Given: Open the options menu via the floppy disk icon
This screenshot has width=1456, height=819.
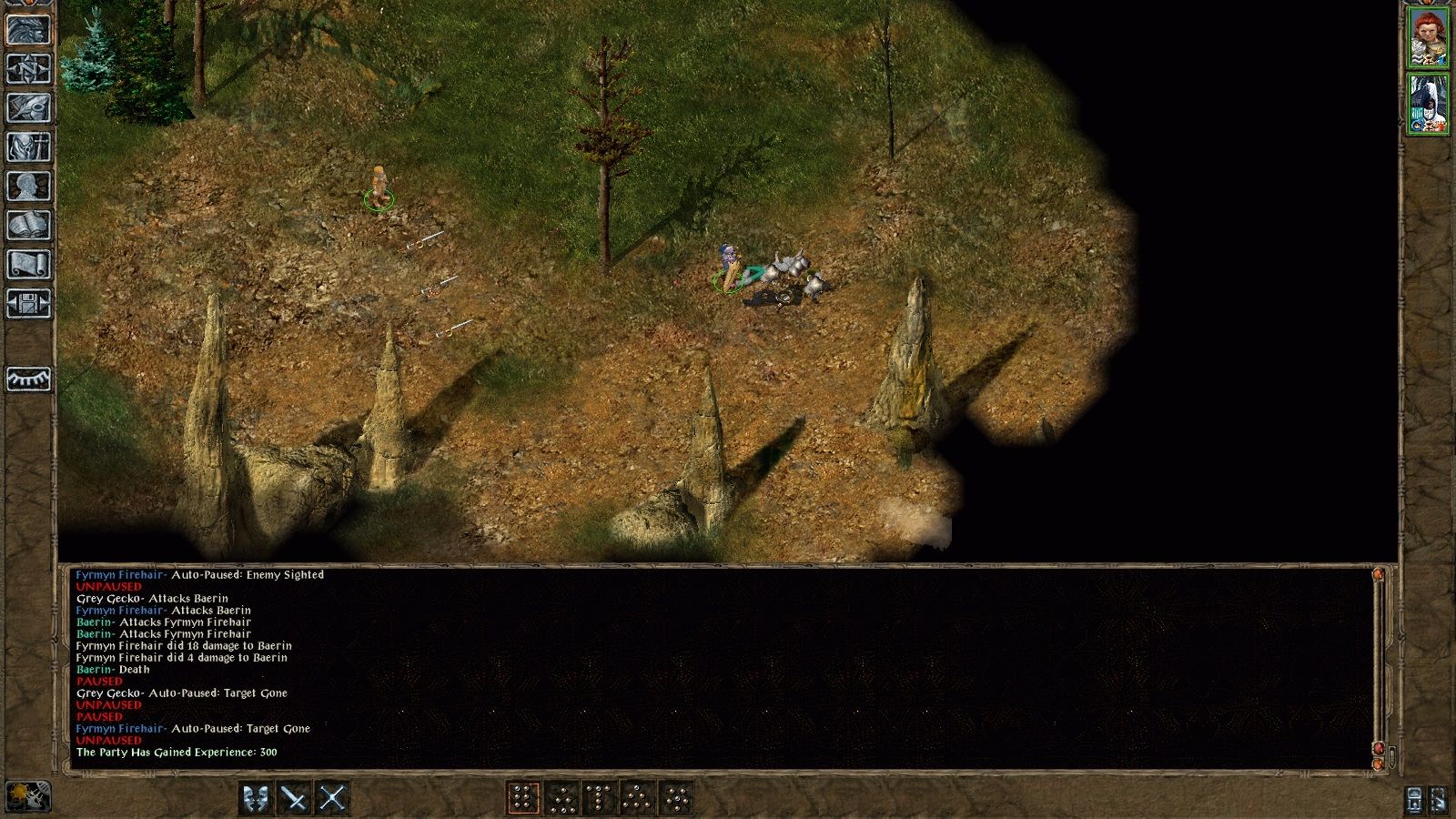Looking at the screenshot, I should tap(28, 303).
